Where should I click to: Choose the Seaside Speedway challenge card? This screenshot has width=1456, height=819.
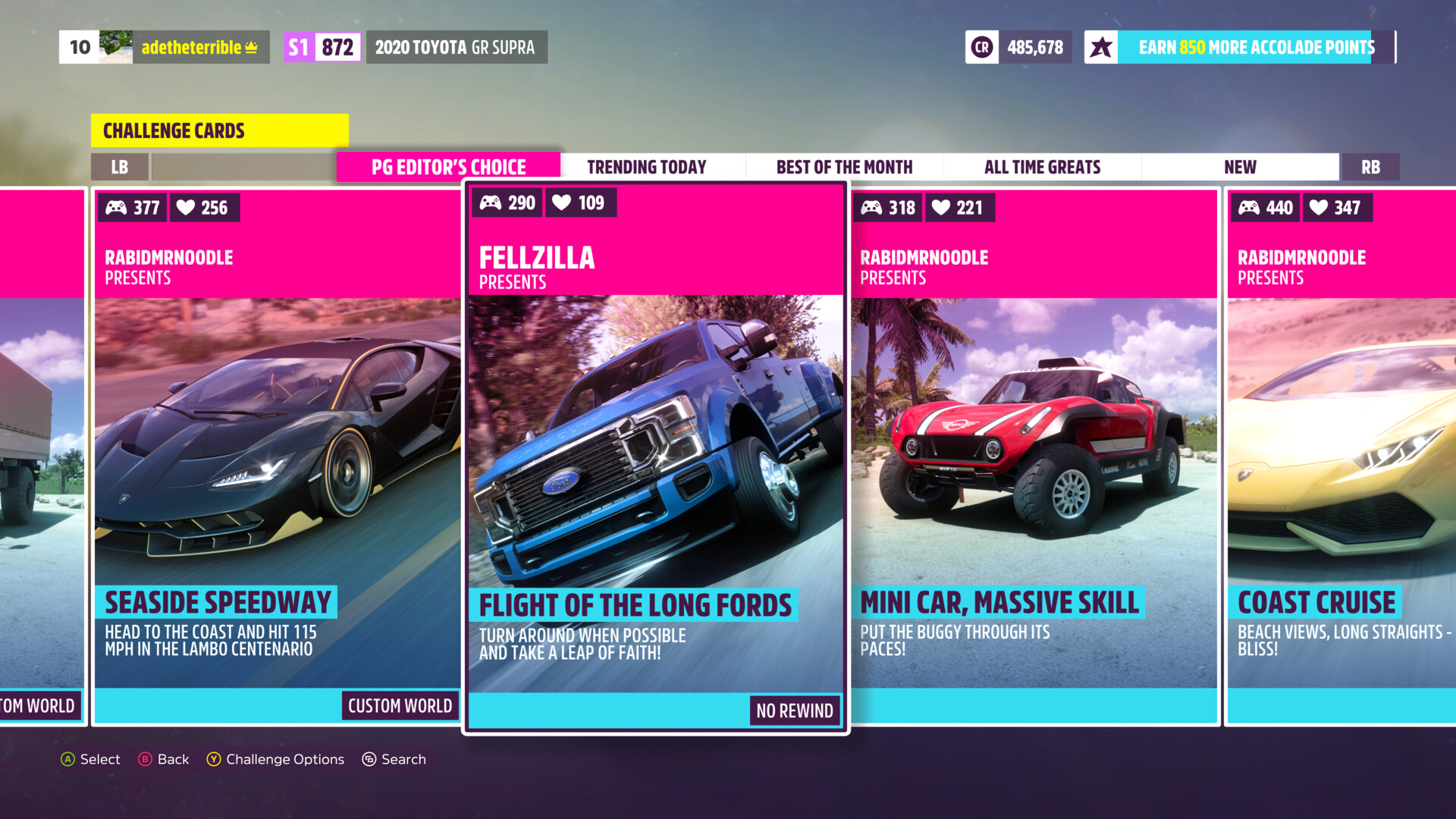coord(277,455)
